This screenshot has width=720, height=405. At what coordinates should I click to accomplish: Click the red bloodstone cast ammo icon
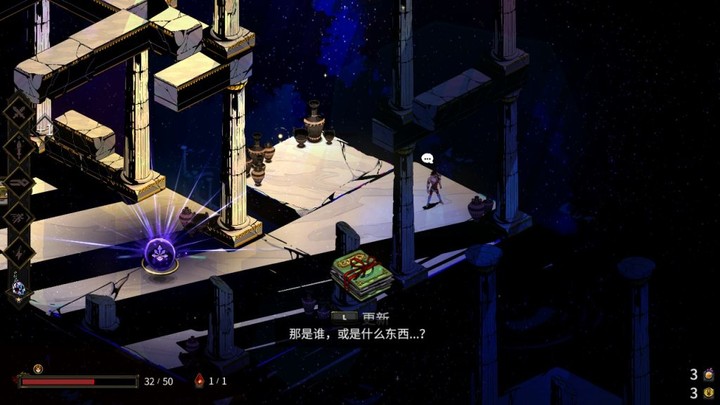click(199, 381)
